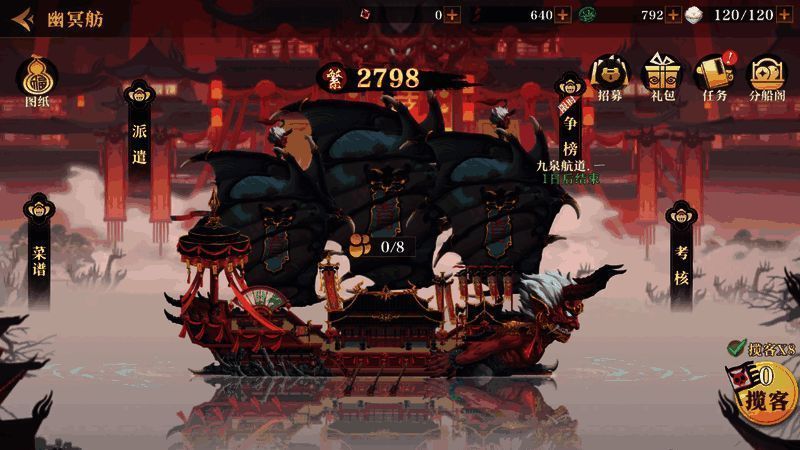The width and height of the screenshot is (800, 450).
Task: Go back from the 幽冥舫 screen
Action: [x=22, y=19]
